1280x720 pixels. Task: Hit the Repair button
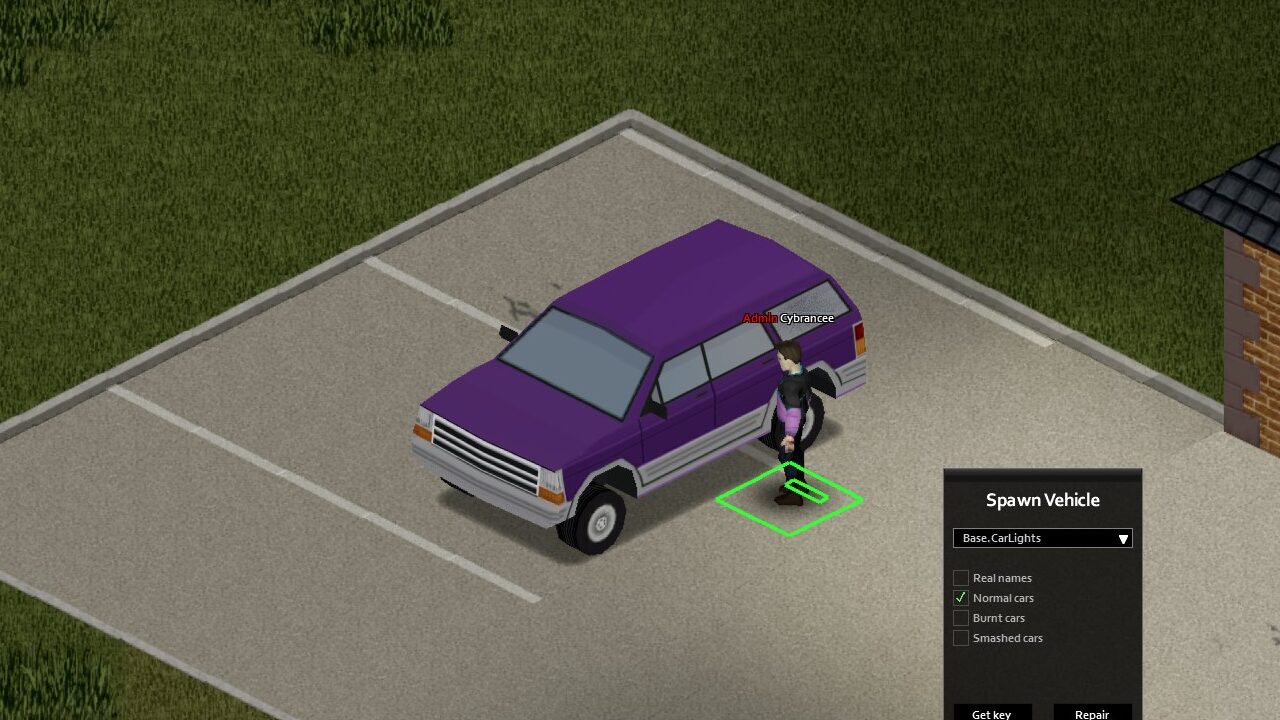point(1092,712)
